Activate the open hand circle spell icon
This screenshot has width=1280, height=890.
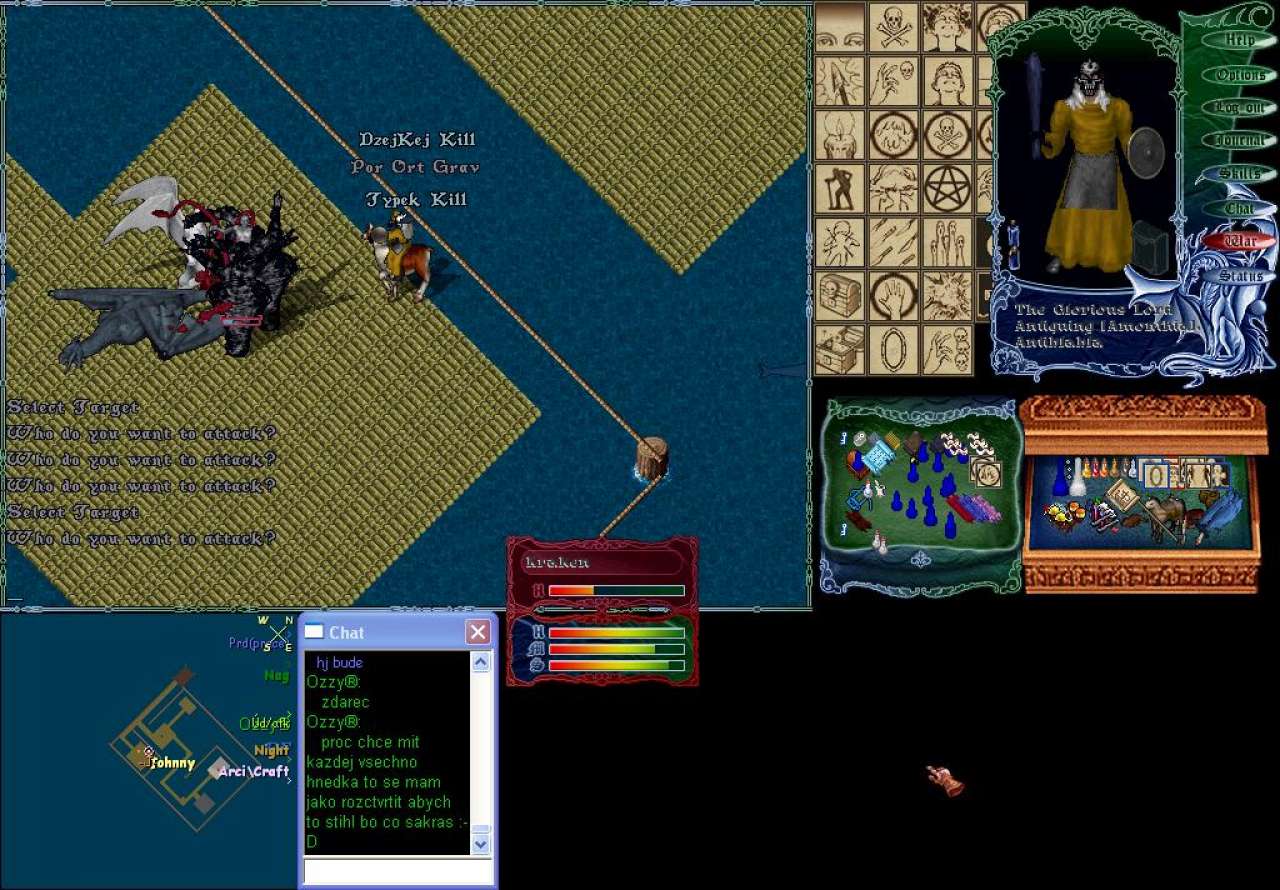point(893,296)
